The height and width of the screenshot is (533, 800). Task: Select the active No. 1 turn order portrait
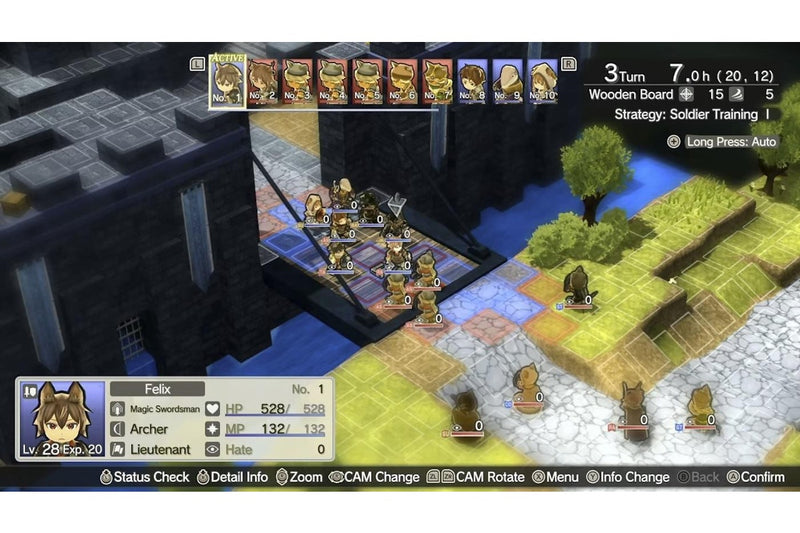226,82
